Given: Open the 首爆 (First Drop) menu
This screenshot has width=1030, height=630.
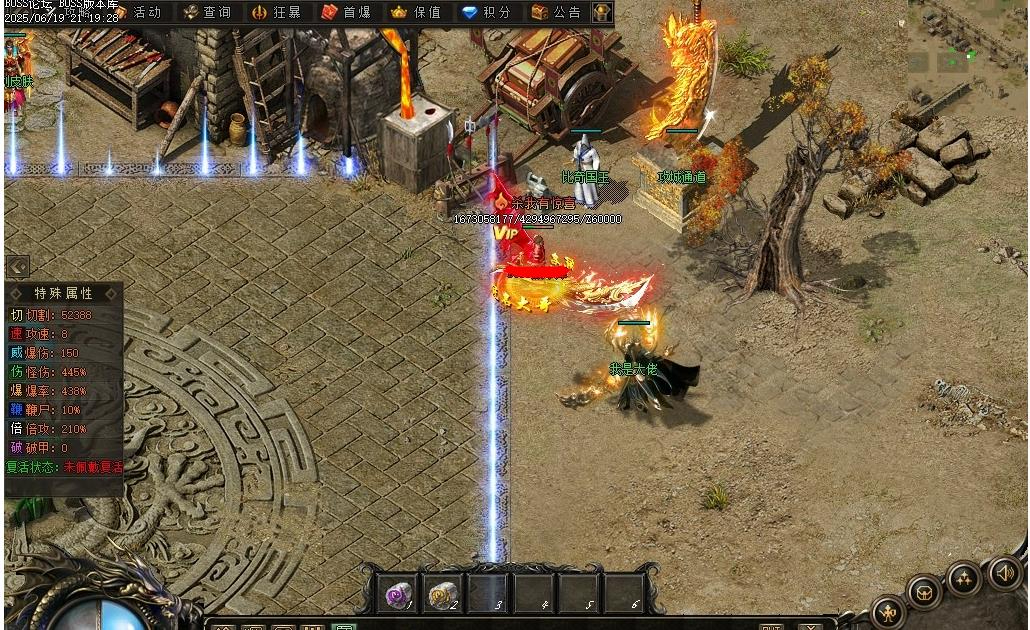Looking at the screenshot, I should (x=346, y=12).
